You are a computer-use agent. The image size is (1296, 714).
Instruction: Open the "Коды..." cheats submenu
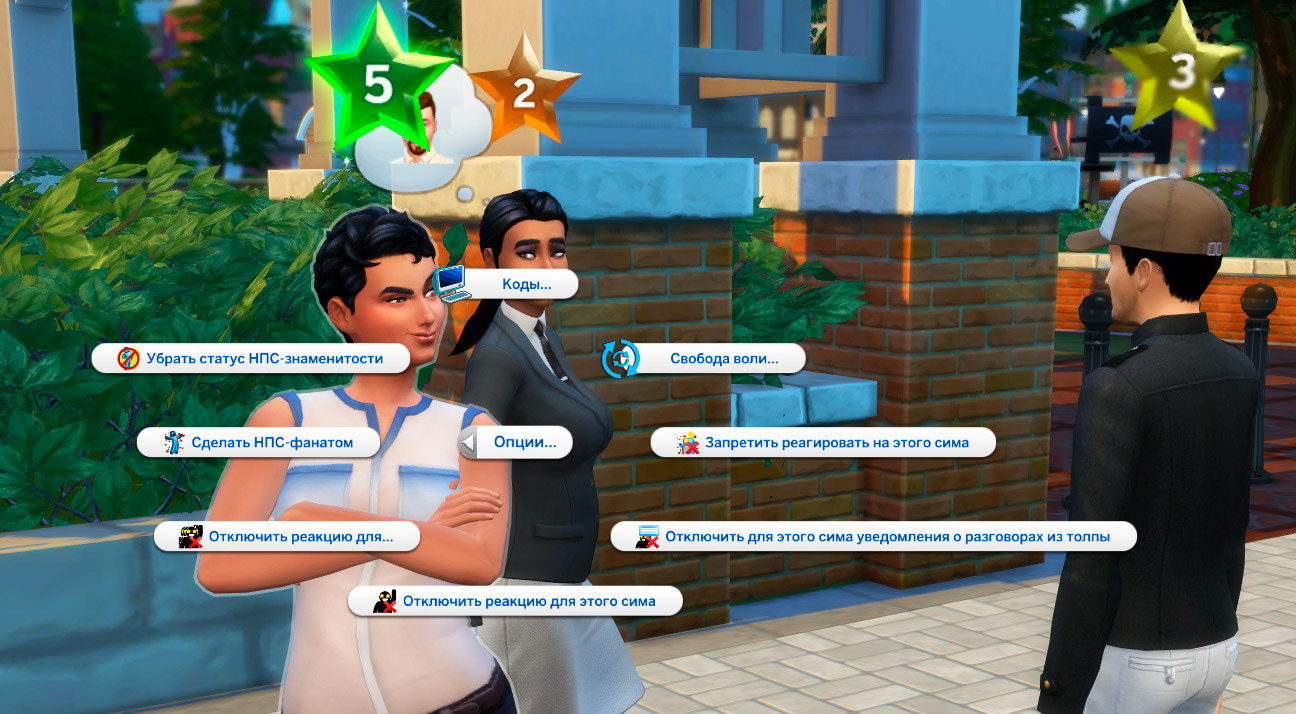coord(524,285)
